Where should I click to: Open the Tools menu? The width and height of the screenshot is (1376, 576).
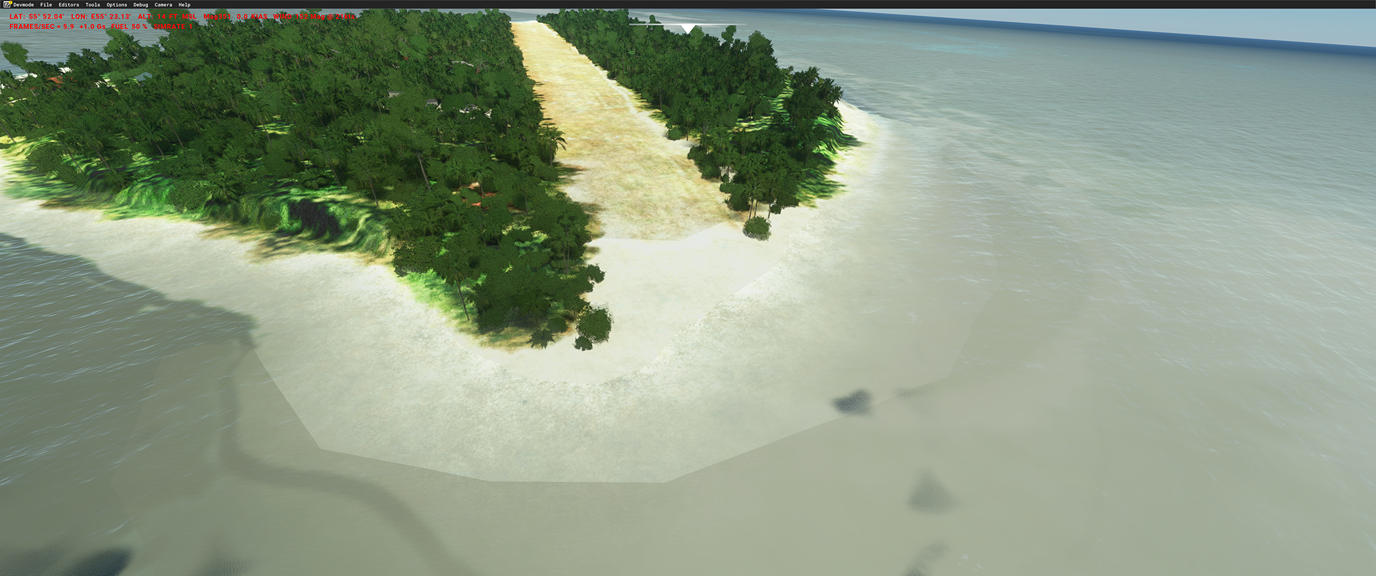93,5
